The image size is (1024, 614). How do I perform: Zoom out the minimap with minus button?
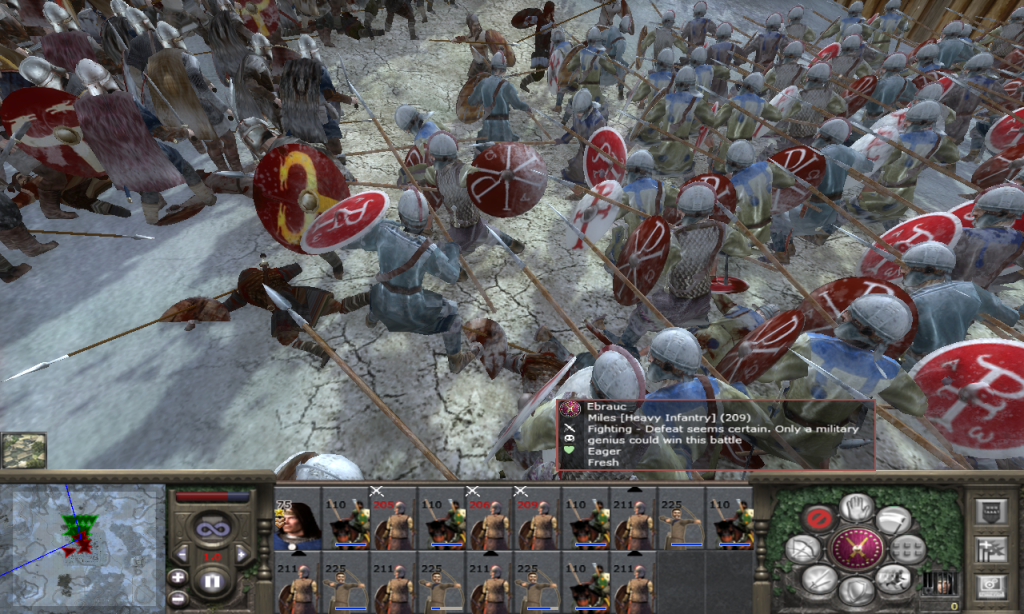pos(177,597)
